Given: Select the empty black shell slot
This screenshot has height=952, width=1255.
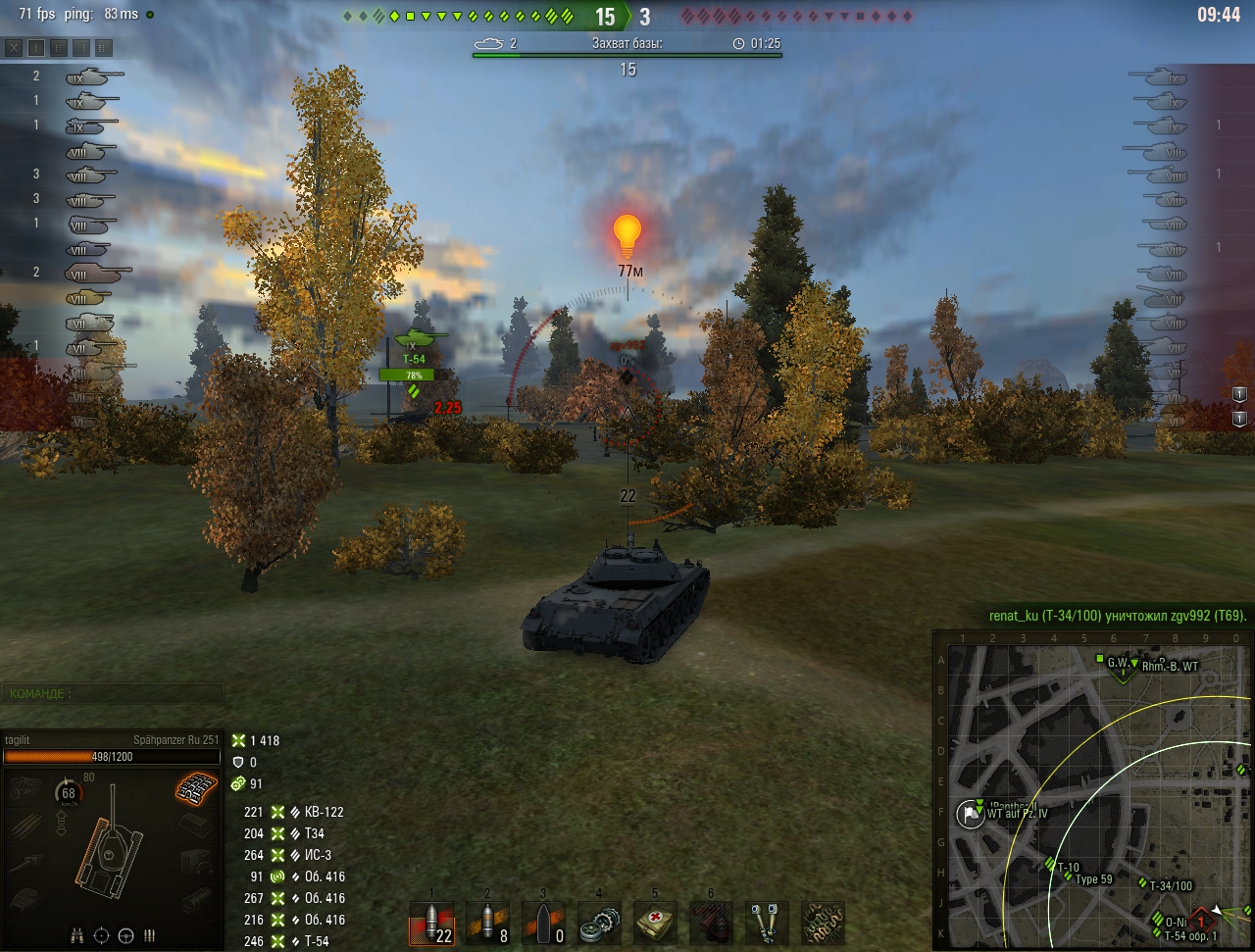Looking at the screenshot, I should [543, 924].
